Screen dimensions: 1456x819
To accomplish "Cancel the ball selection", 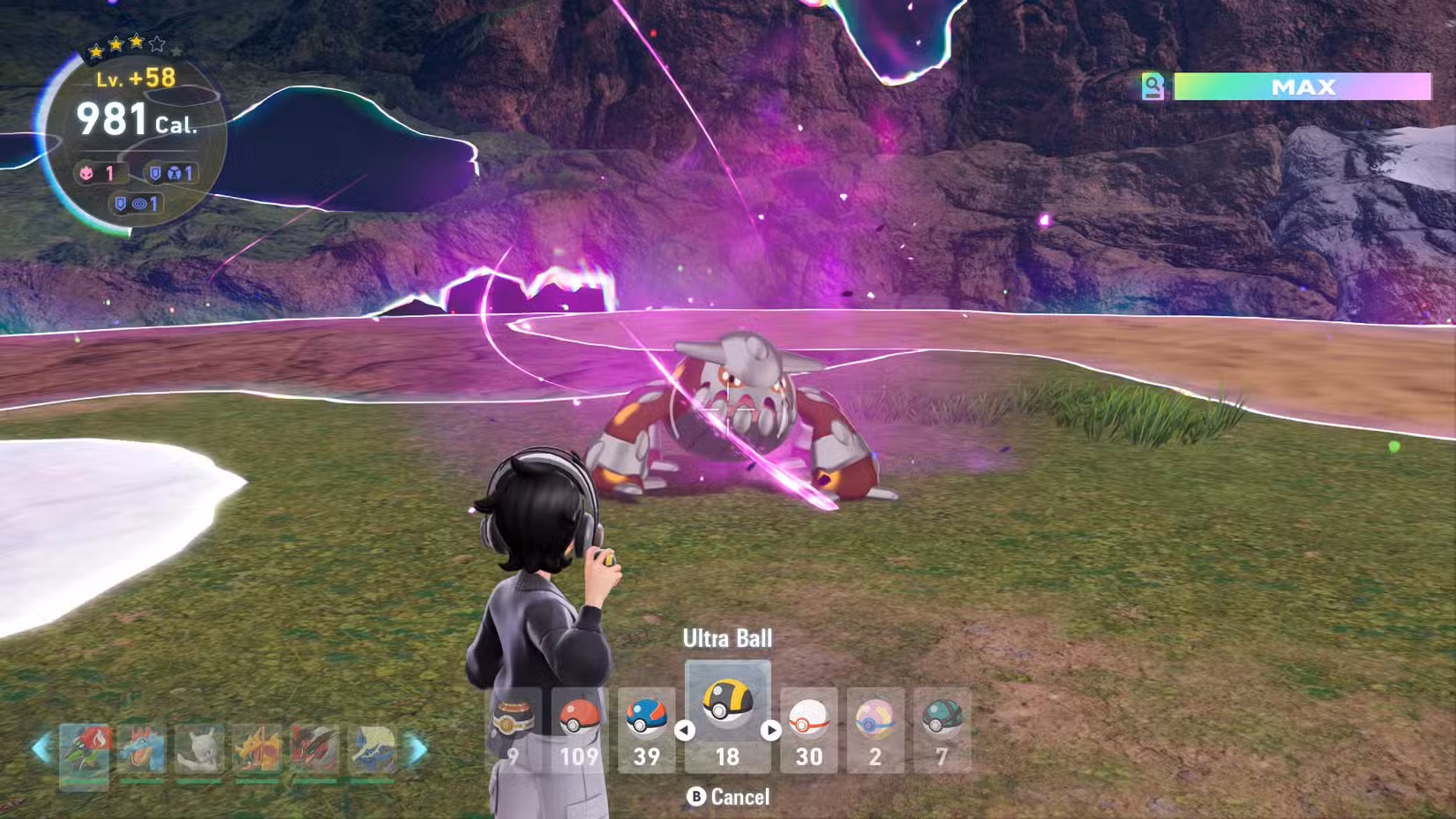I will pos(729,797).
